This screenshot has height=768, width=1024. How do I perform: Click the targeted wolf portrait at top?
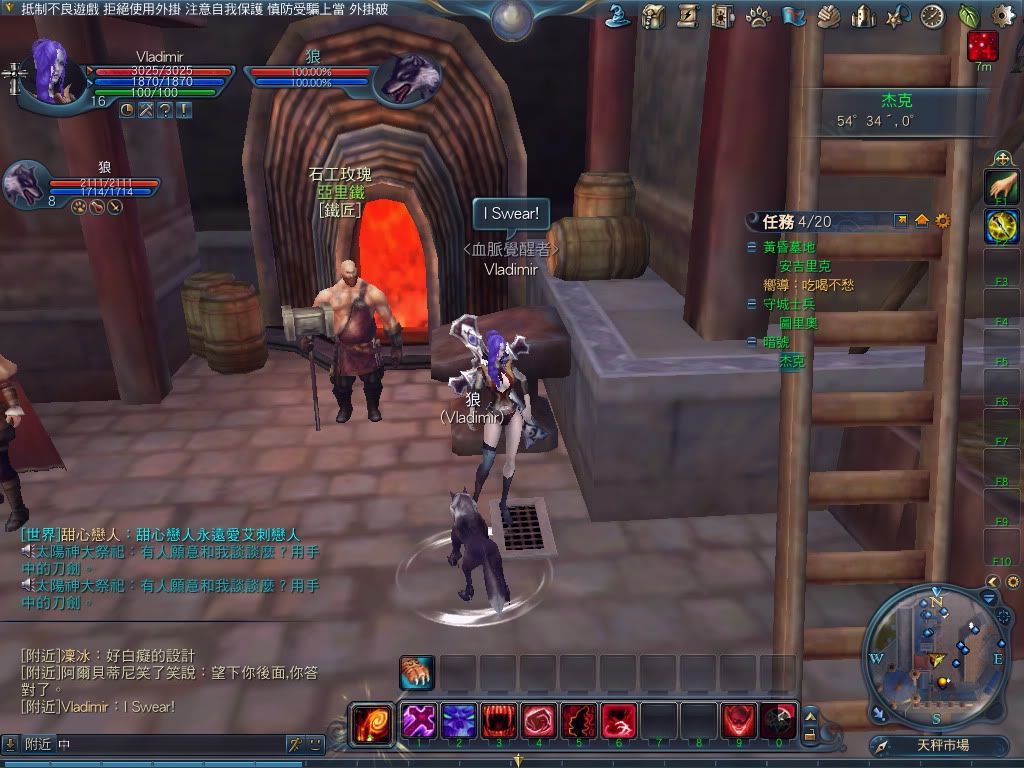click(408, 78)
